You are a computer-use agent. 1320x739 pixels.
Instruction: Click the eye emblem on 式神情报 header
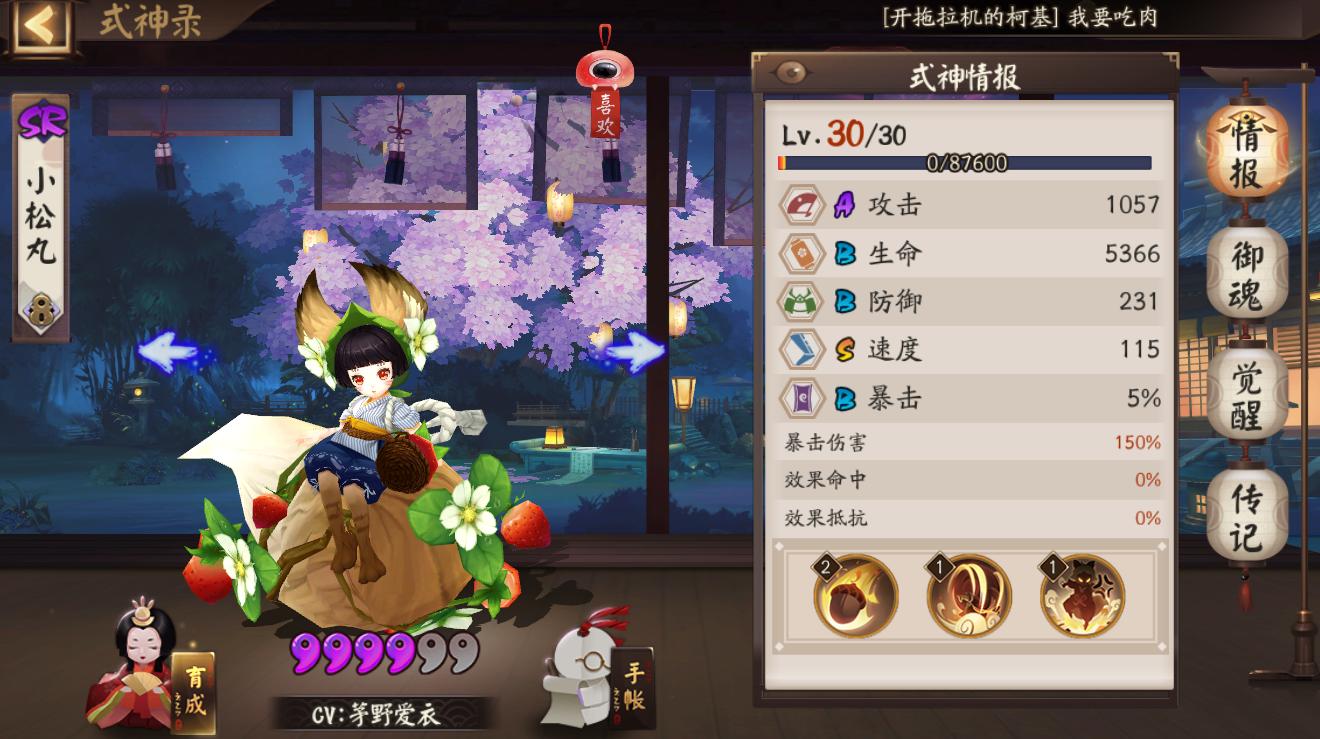(790, 70)
